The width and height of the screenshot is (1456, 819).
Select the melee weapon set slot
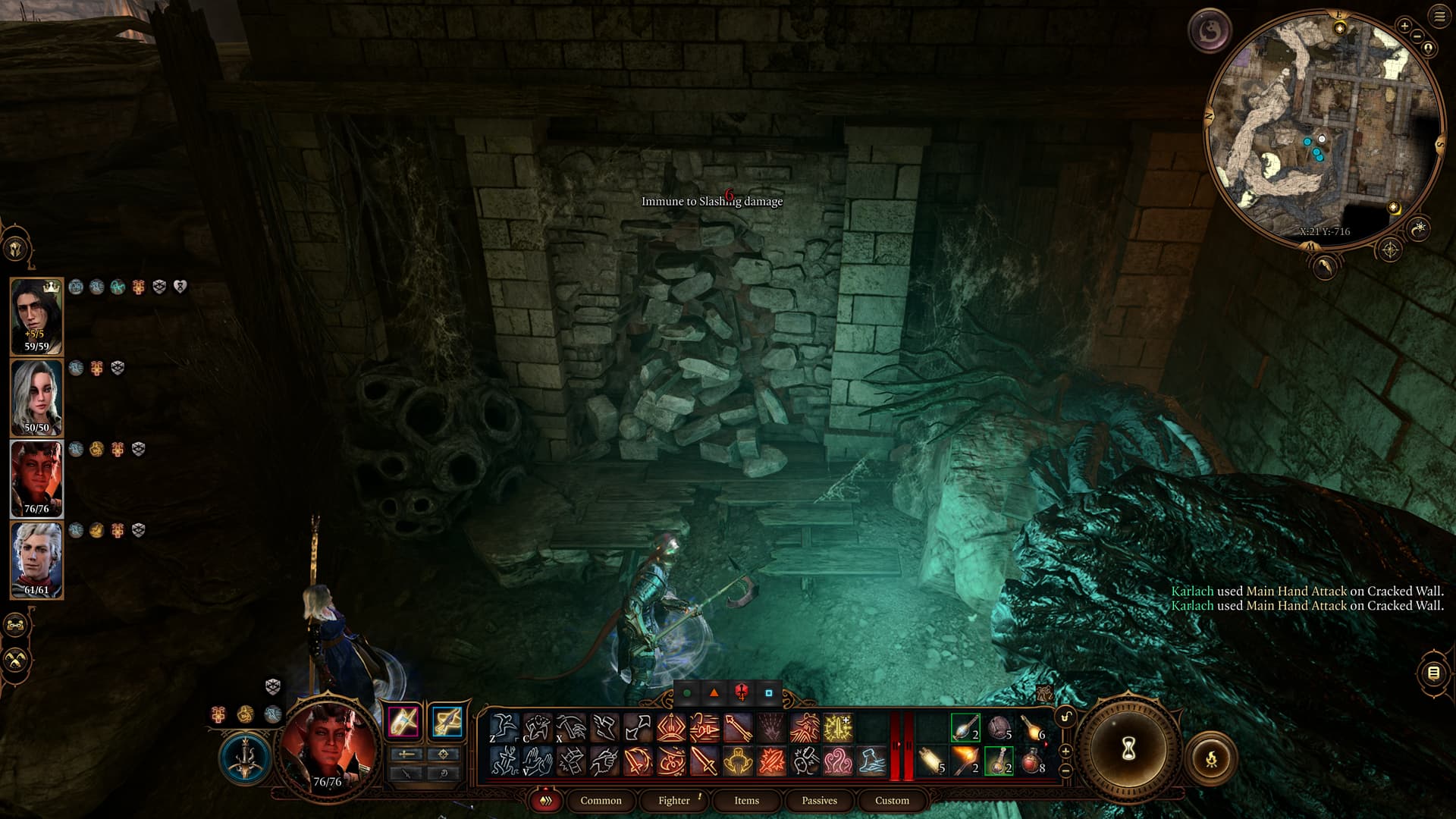[x=403, y=721]
